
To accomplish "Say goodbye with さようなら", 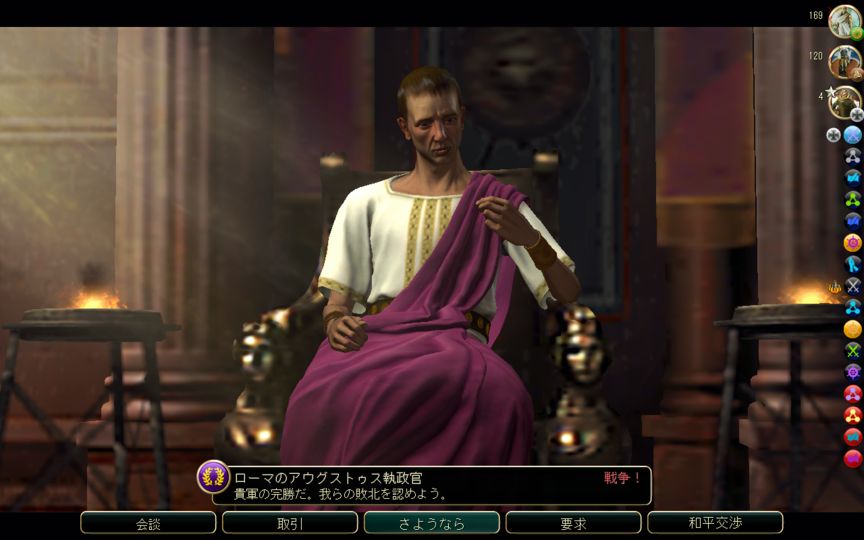I will pyautogui.click(x=432, y=523).
